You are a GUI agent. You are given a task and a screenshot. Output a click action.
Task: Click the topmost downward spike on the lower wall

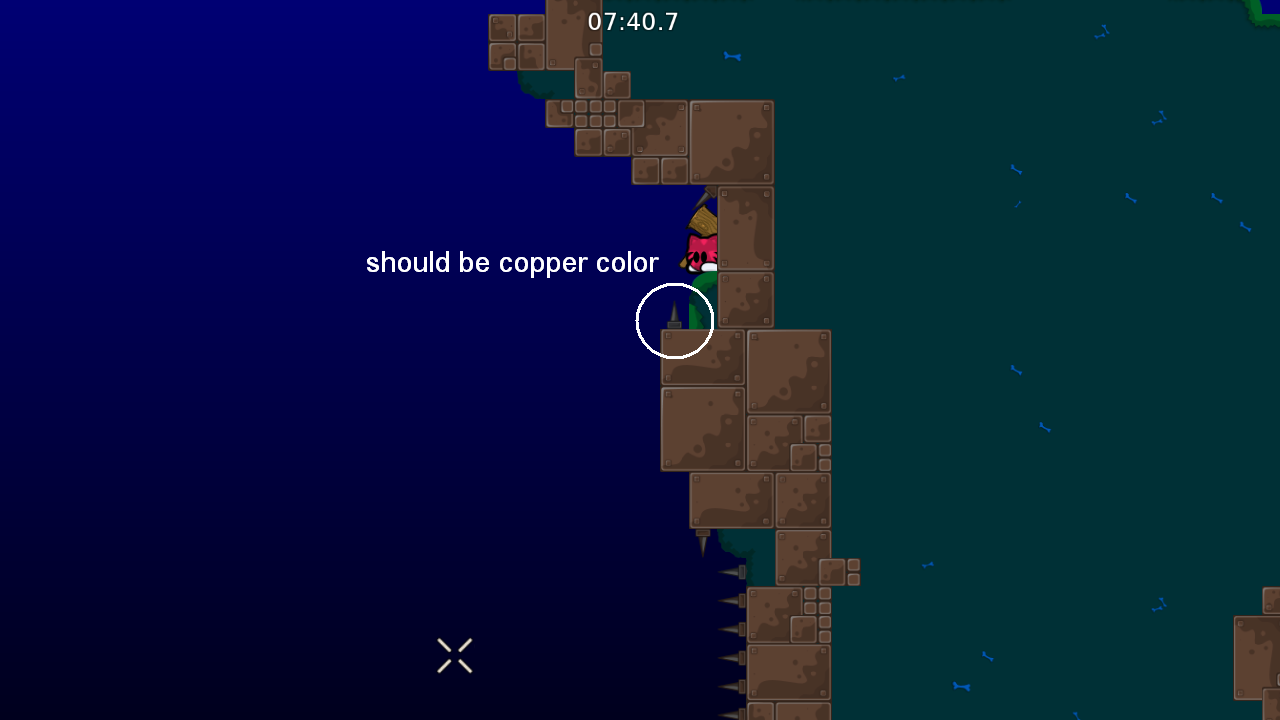pos(730,572)
